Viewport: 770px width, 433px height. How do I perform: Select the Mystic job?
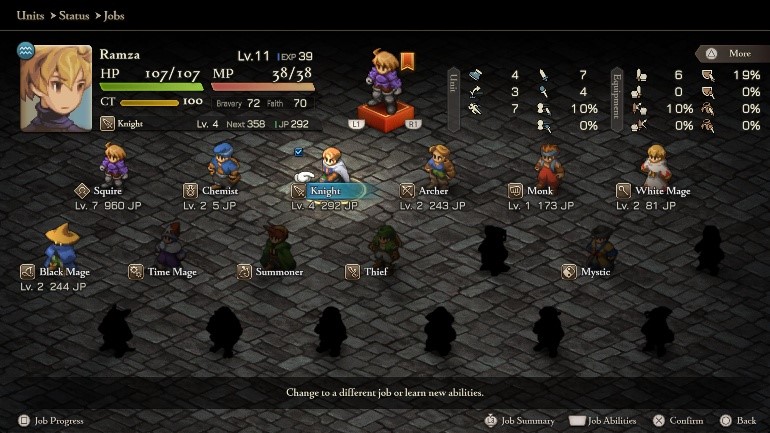pyautogui.click(x=595, y=271)
